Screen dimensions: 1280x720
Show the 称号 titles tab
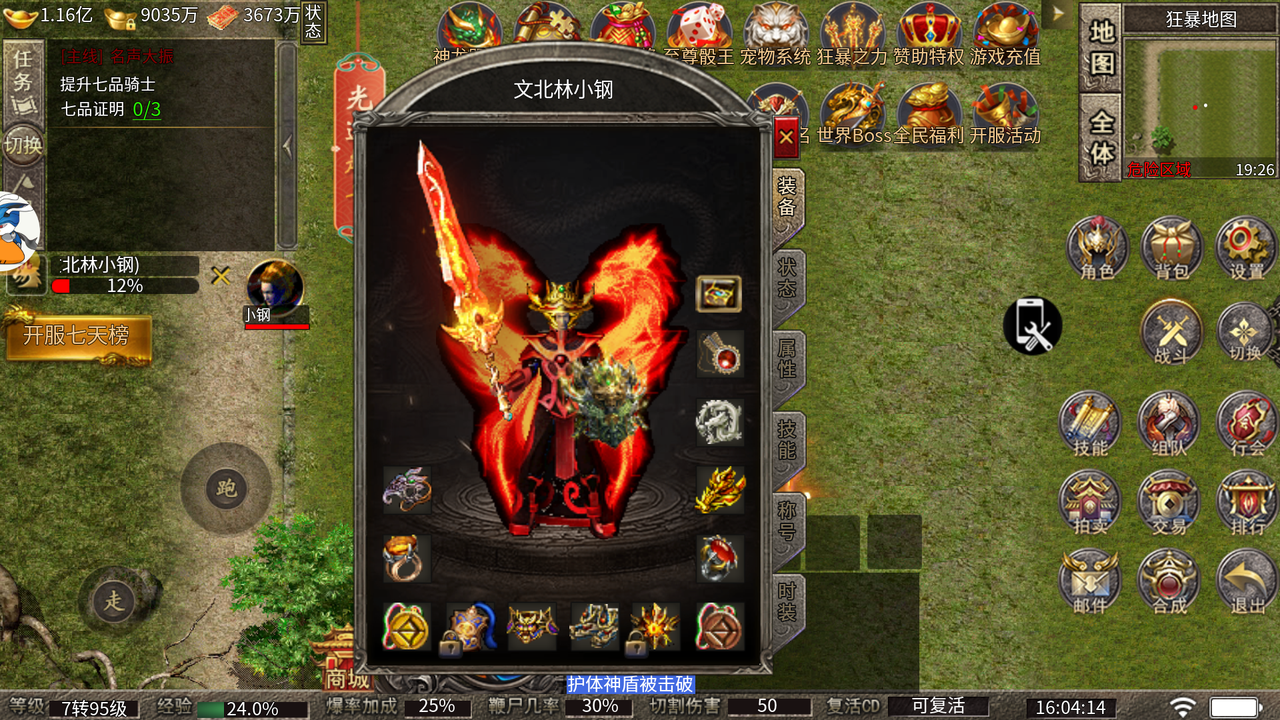point(788,520)
